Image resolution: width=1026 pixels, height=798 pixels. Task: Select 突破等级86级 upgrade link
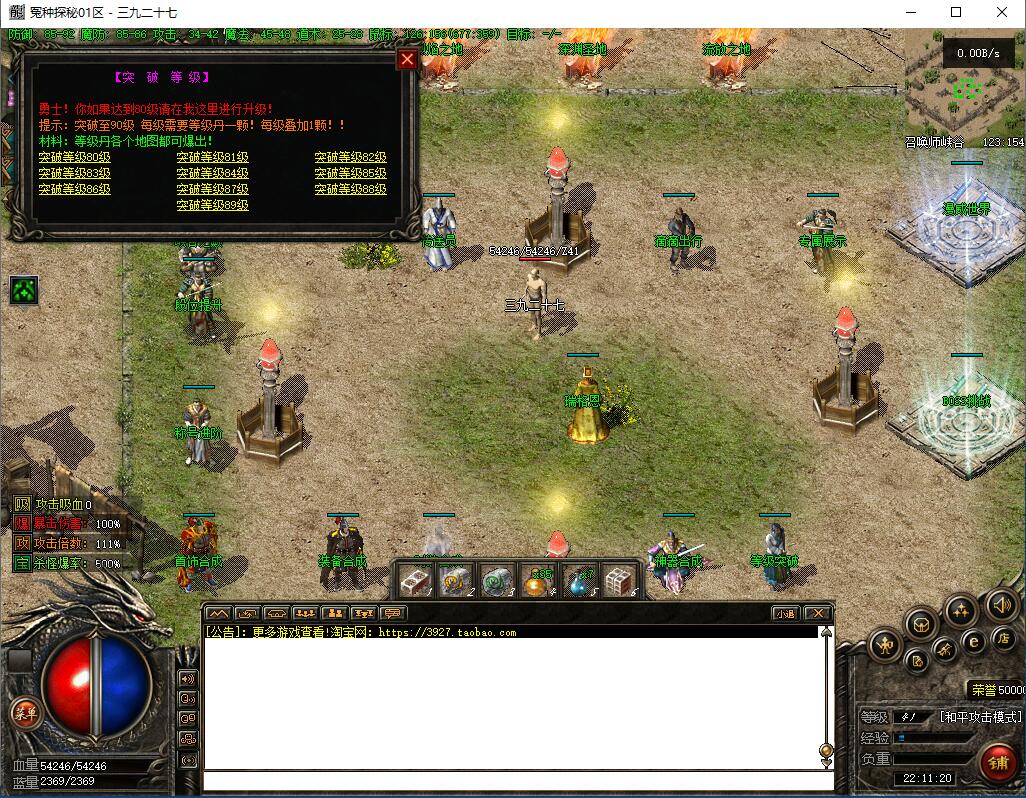coord(74,189)
